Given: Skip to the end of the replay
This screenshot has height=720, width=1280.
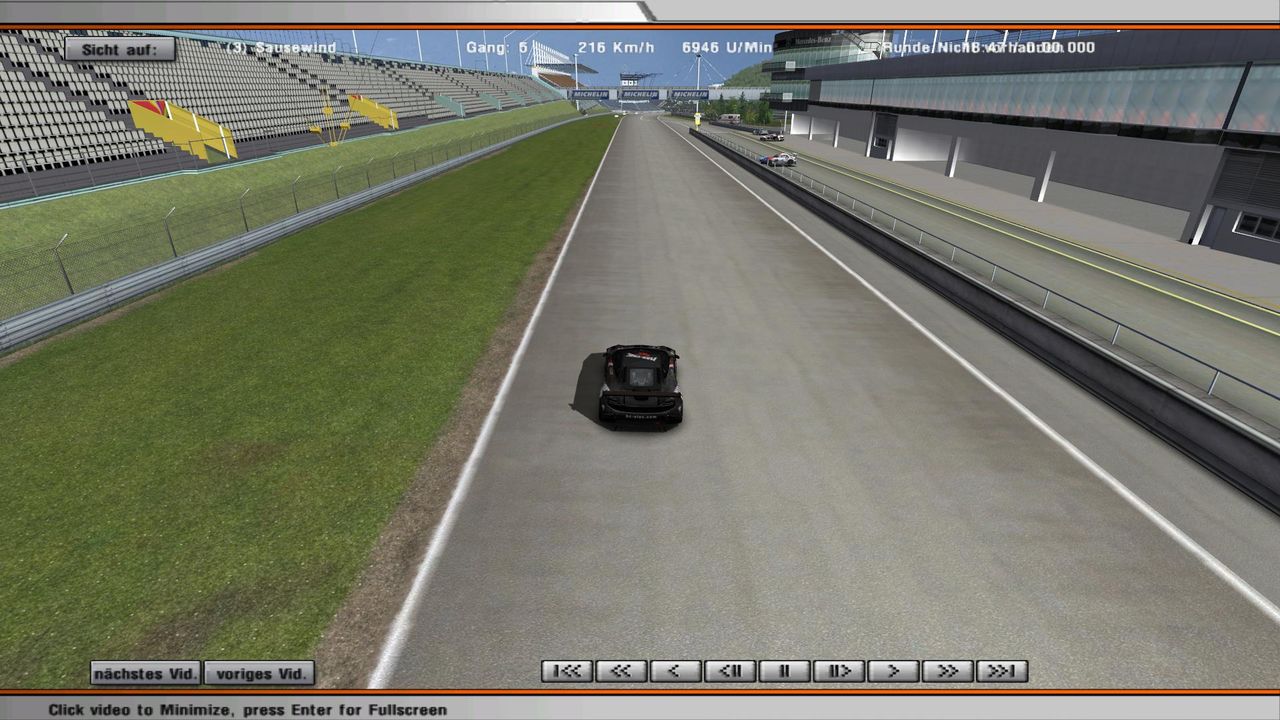Looking at the screenshot, I should (1001, 671).
